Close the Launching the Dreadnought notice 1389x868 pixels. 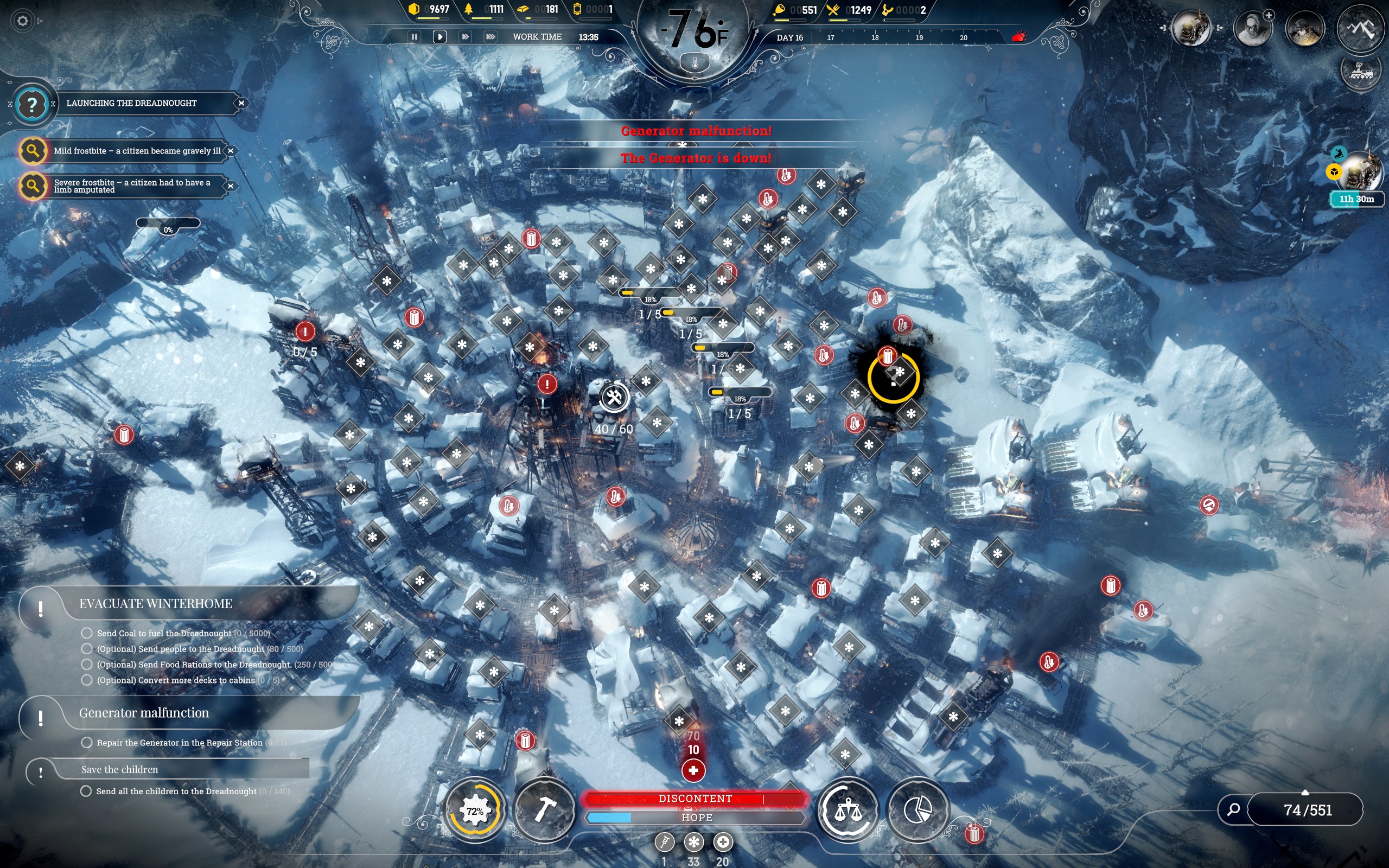[241, 103]
